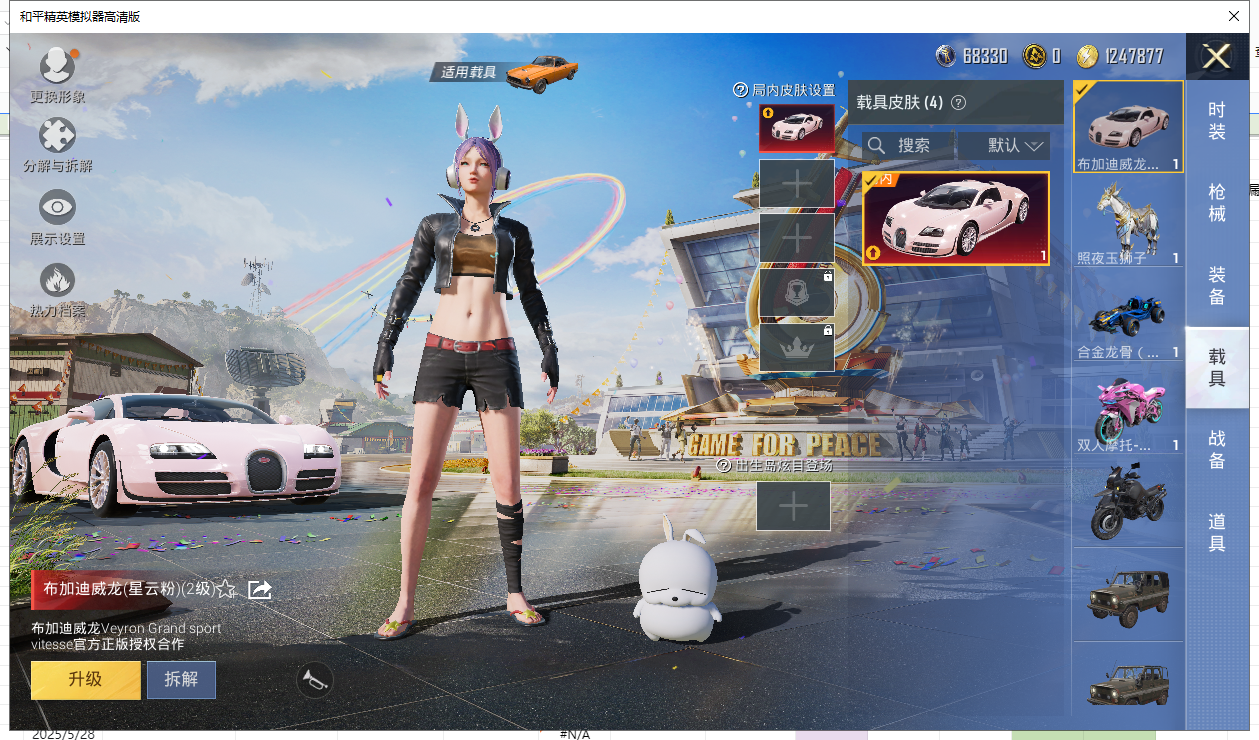Sound the vehicle horn icon
1259x740 pixels.
pyautogui.click(x=315, y=681)
